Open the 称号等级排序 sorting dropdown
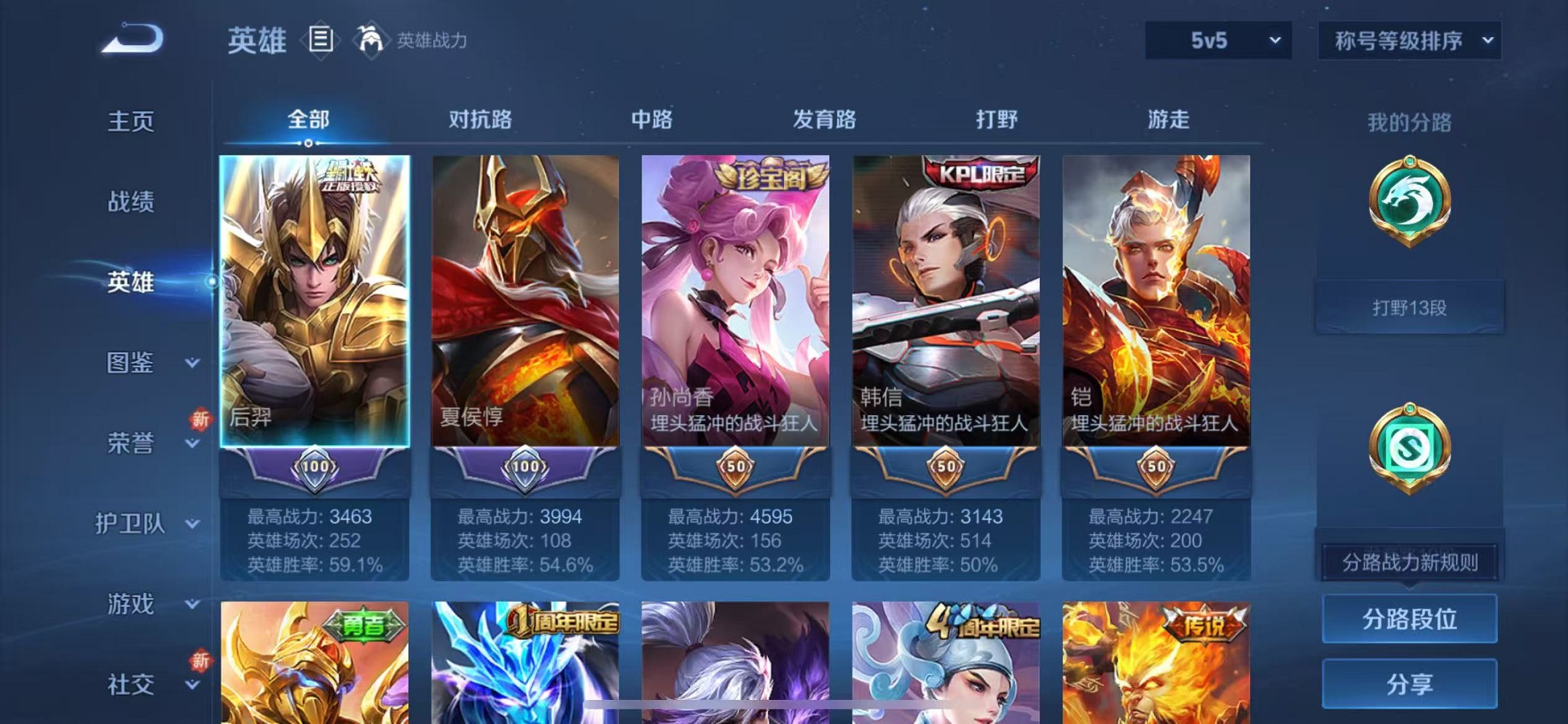This screenshot has height=724, width=1568. click(1408, 42)
